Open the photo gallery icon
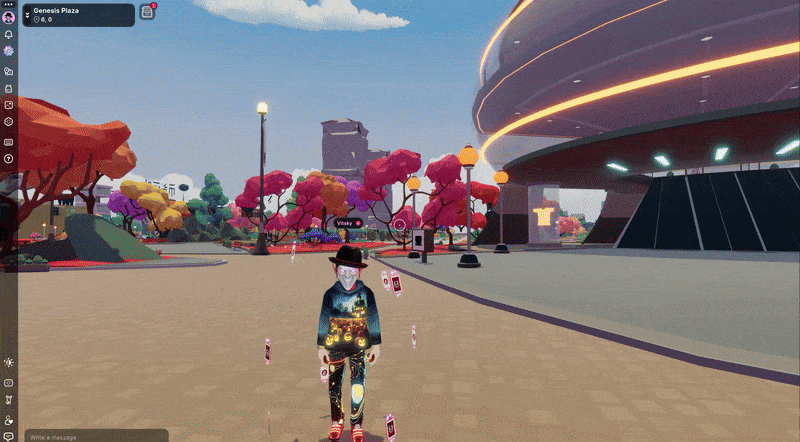800x442 pixels. (9, 105)
